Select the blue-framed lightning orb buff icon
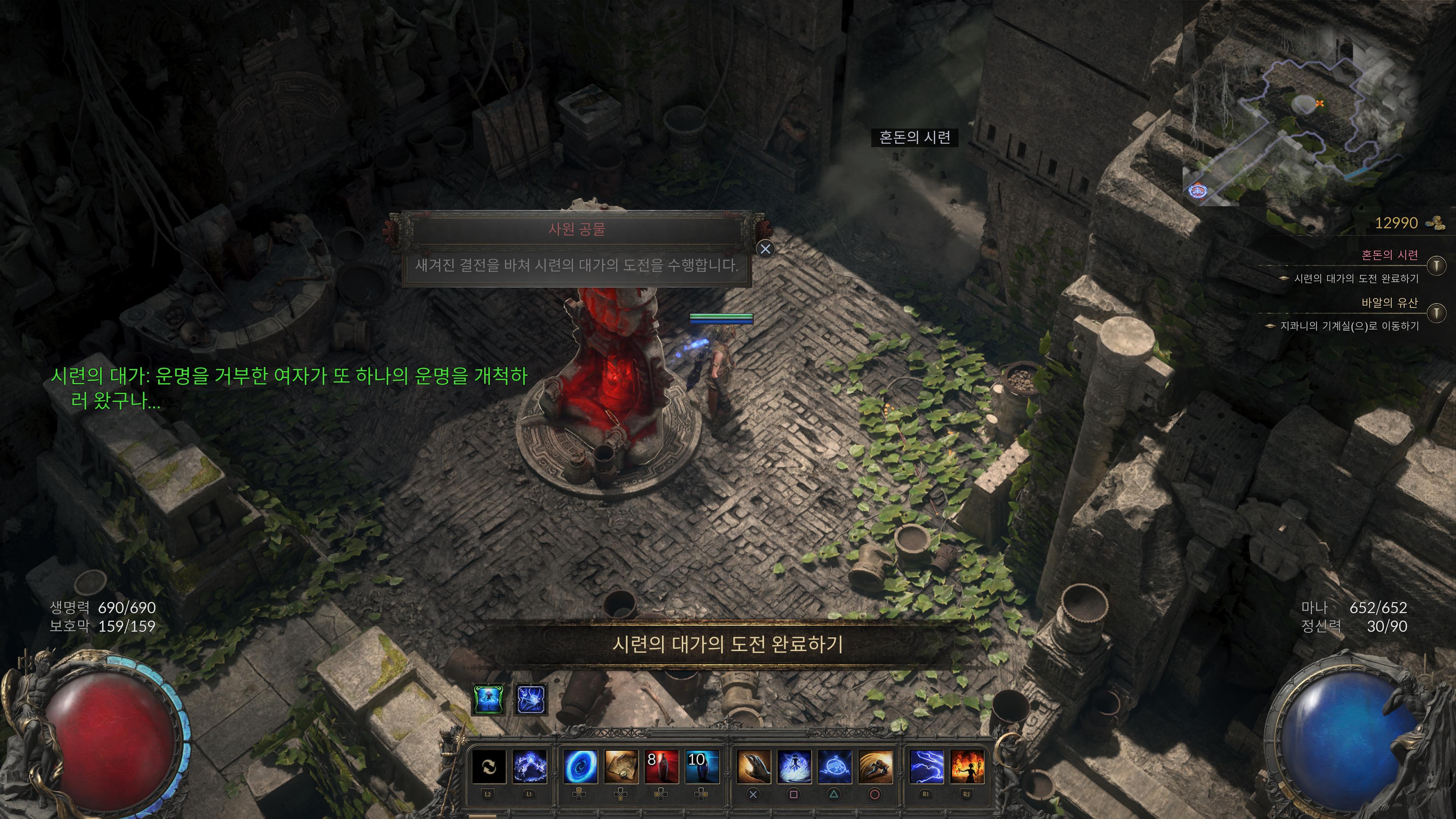Viewport: 1456px width, 819px height. coord(531,699)
